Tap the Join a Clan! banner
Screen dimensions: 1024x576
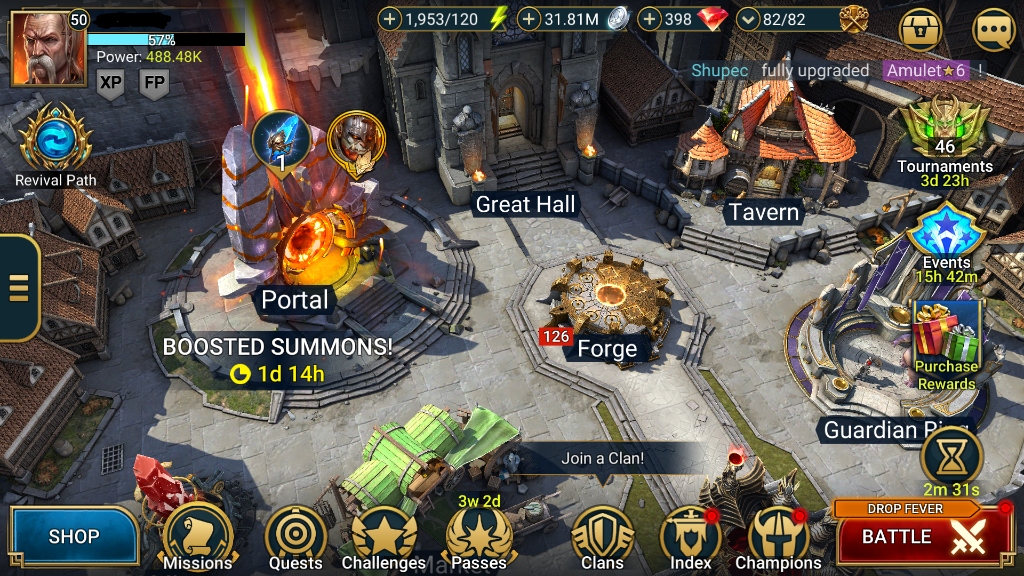click(x=602, y=459)
